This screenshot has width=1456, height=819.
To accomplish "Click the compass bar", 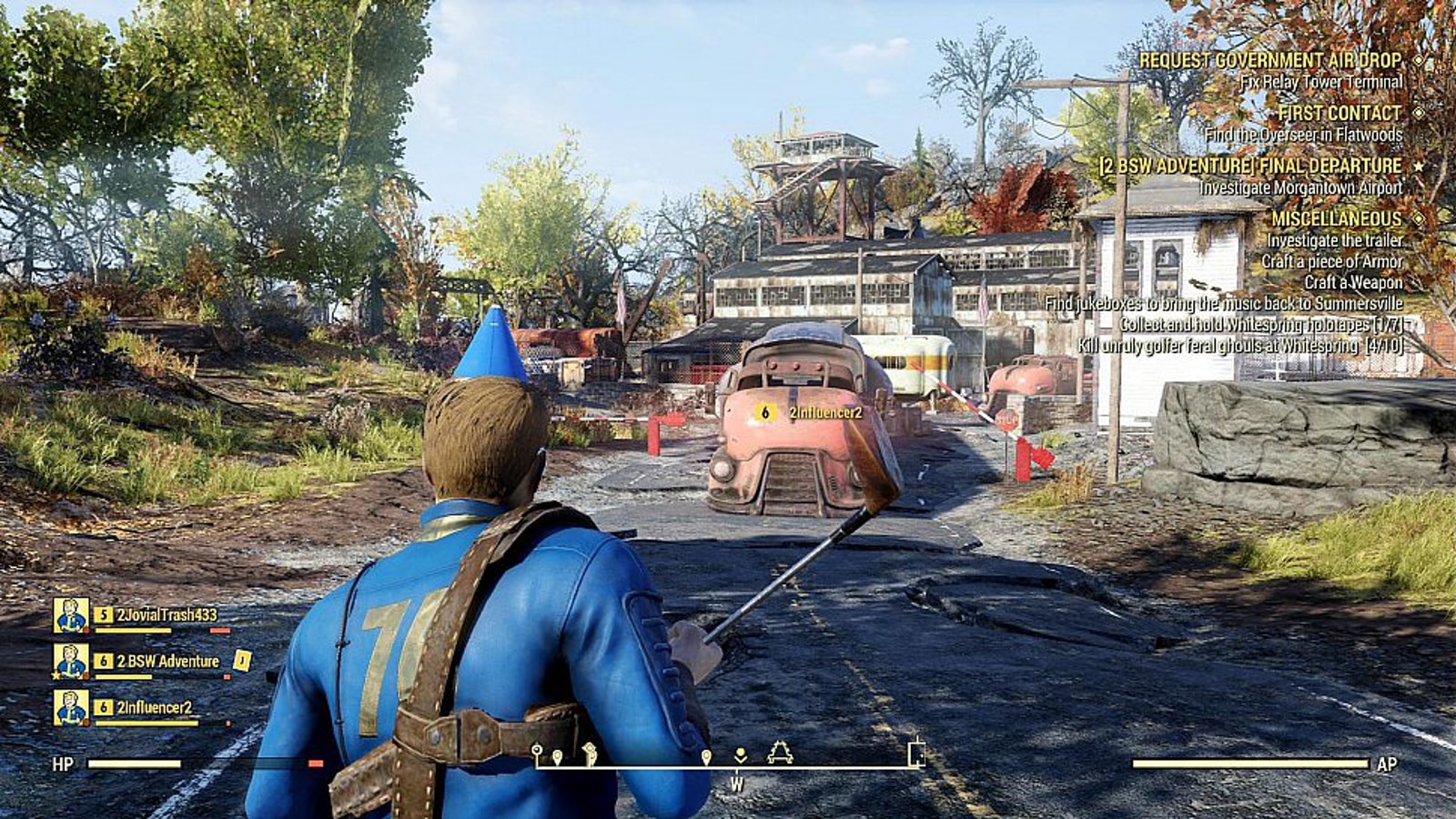I will pos(728,757).
